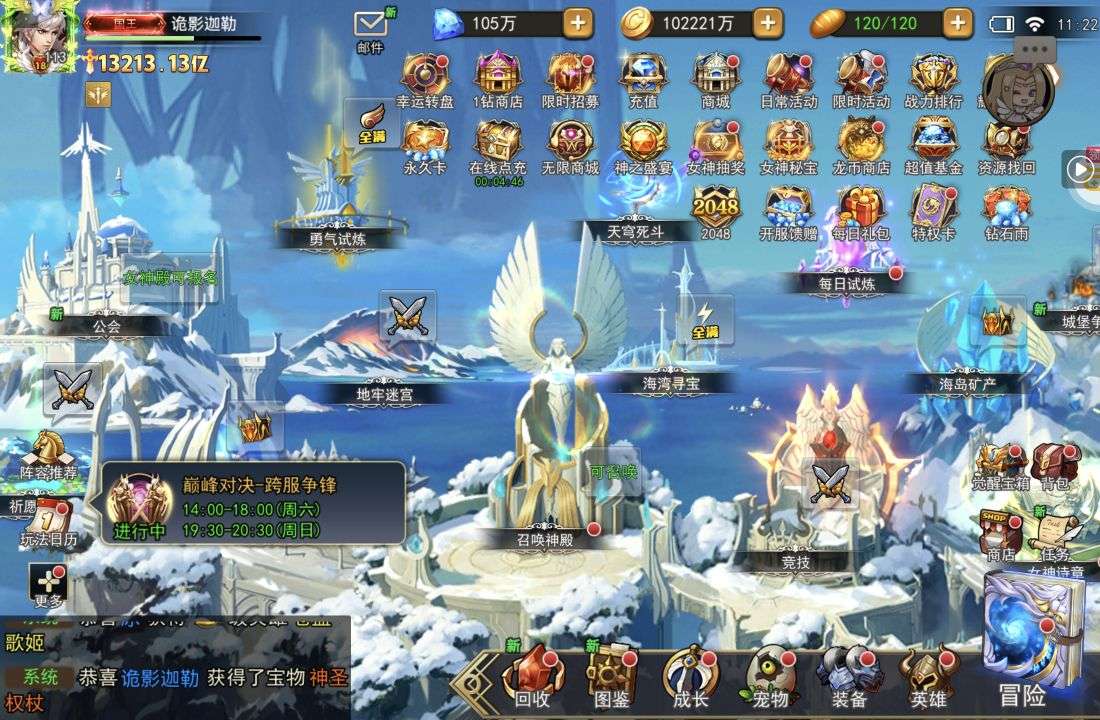Open the gameplay calendar (玩法日历)
Viewport: 1100px width, 720px height.
pos(48,523)
